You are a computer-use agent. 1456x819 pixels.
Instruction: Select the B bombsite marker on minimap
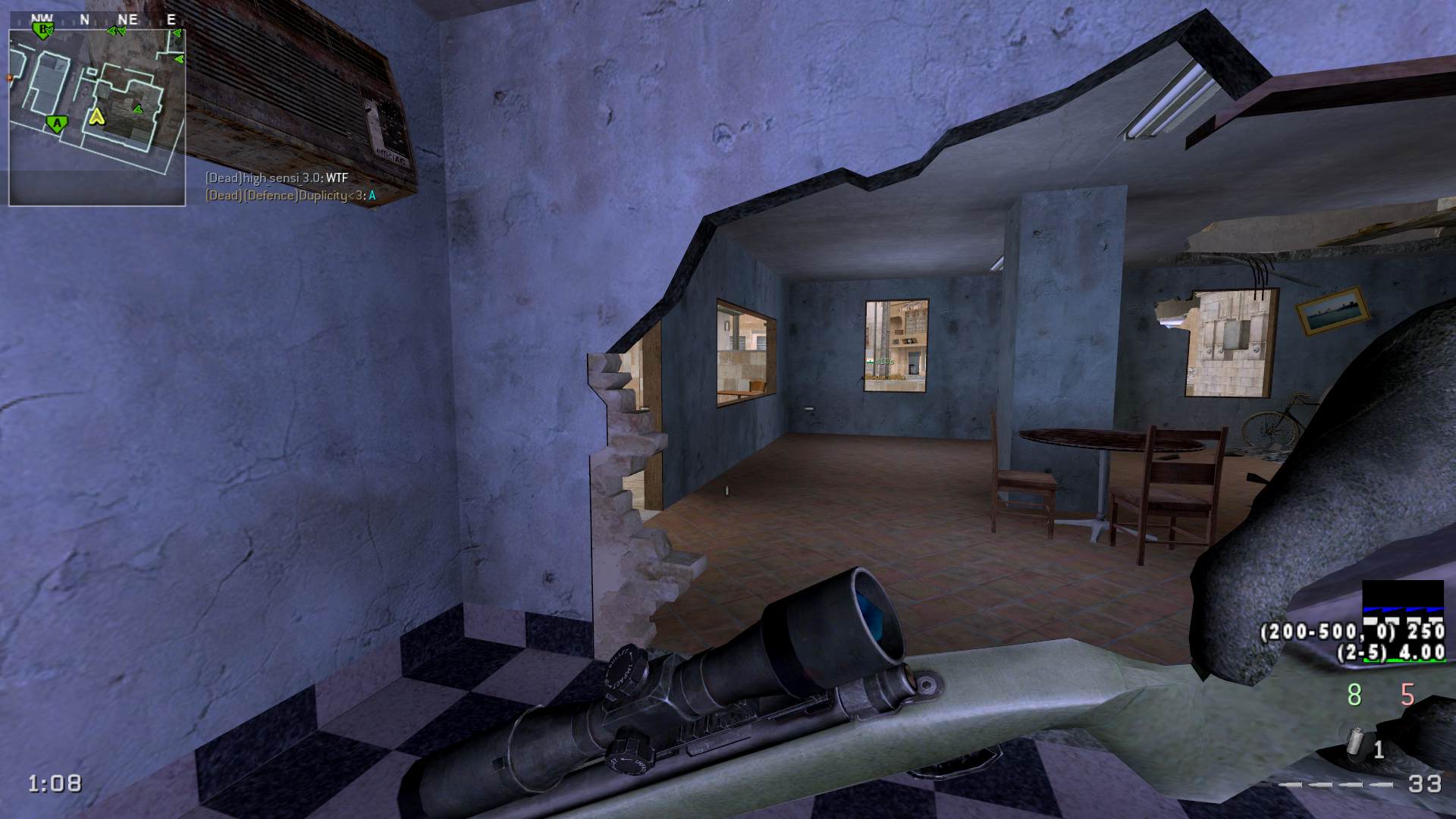(x=44, y=30)
